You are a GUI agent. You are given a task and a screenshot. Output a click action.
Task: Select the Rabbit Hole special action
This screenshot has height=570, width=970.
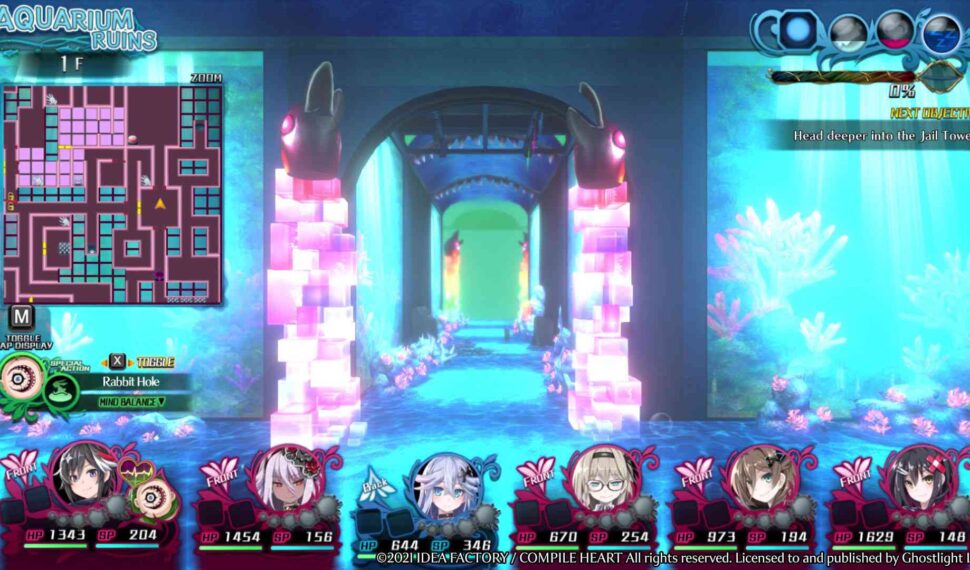point(124,381)
